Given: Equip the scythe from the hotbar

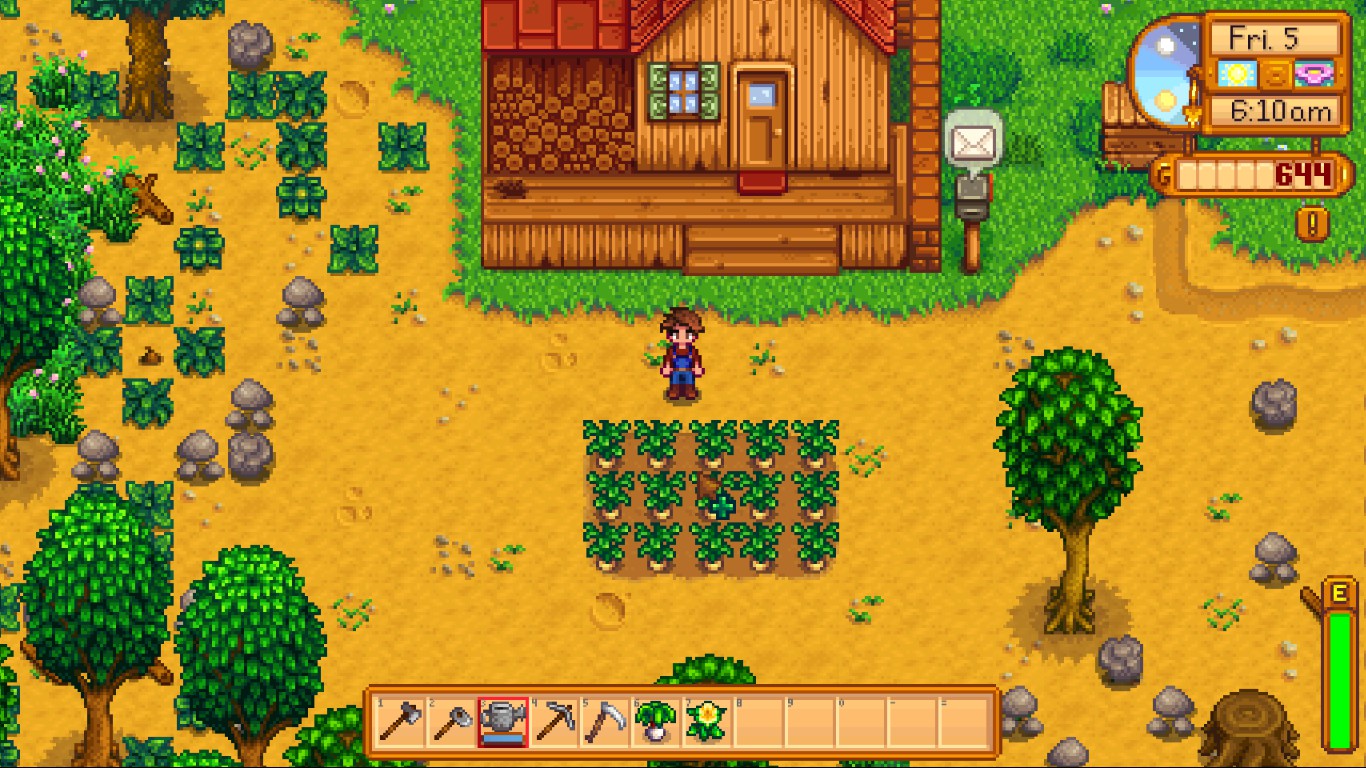Looking at the screenshot, I should (605, 721).
